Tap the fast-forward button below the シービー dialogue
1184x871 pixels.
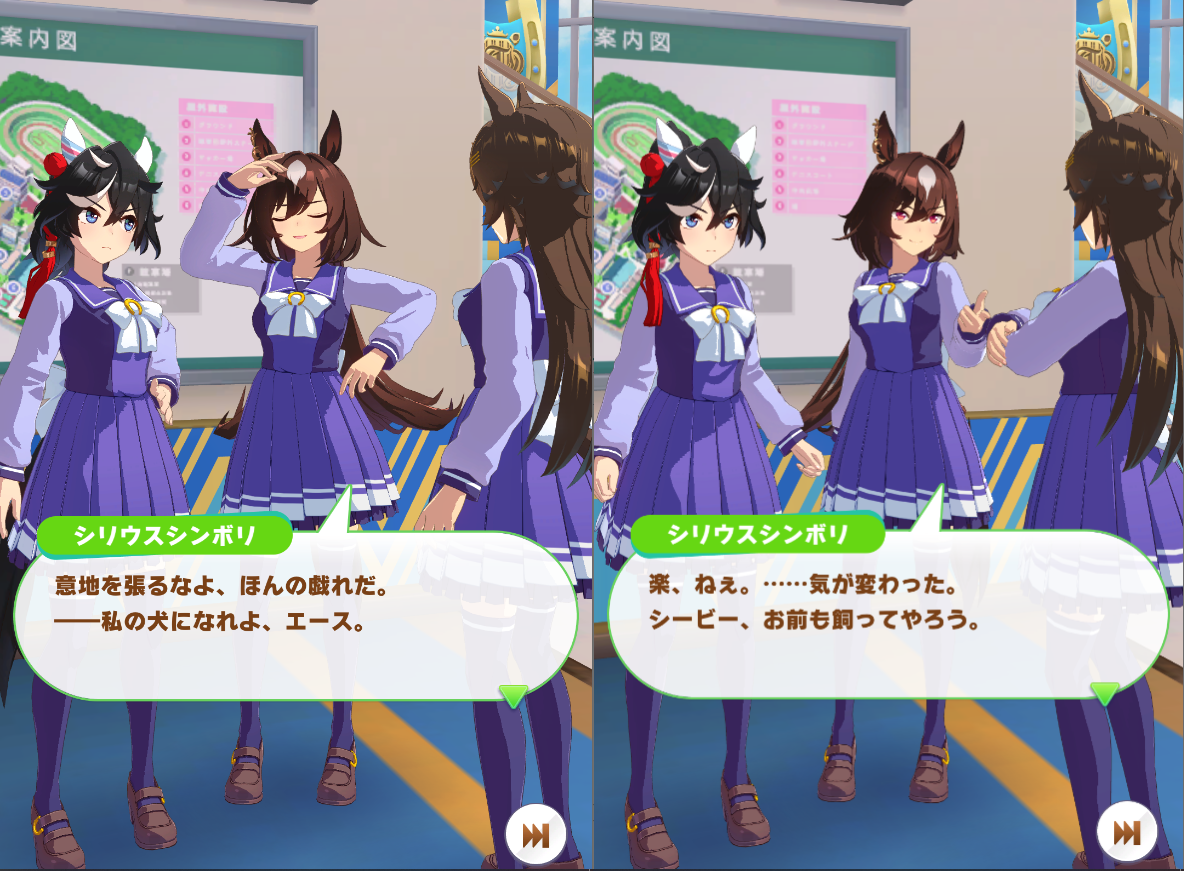[1127, 834]
